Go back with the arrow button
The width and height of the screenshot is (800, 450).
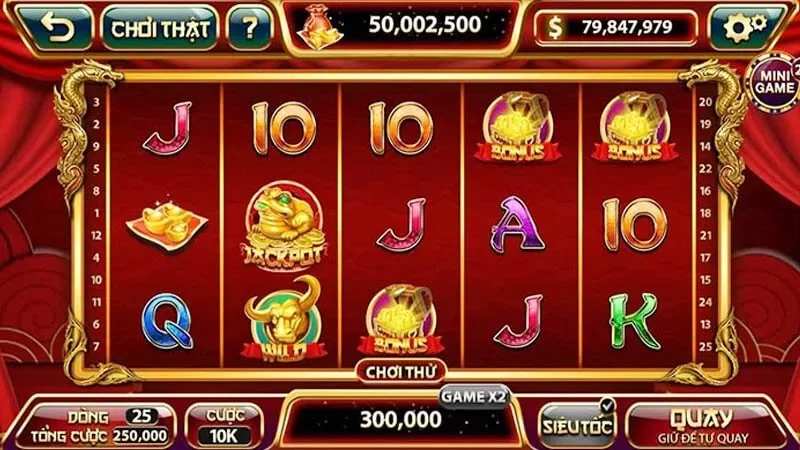coord(58,27)
